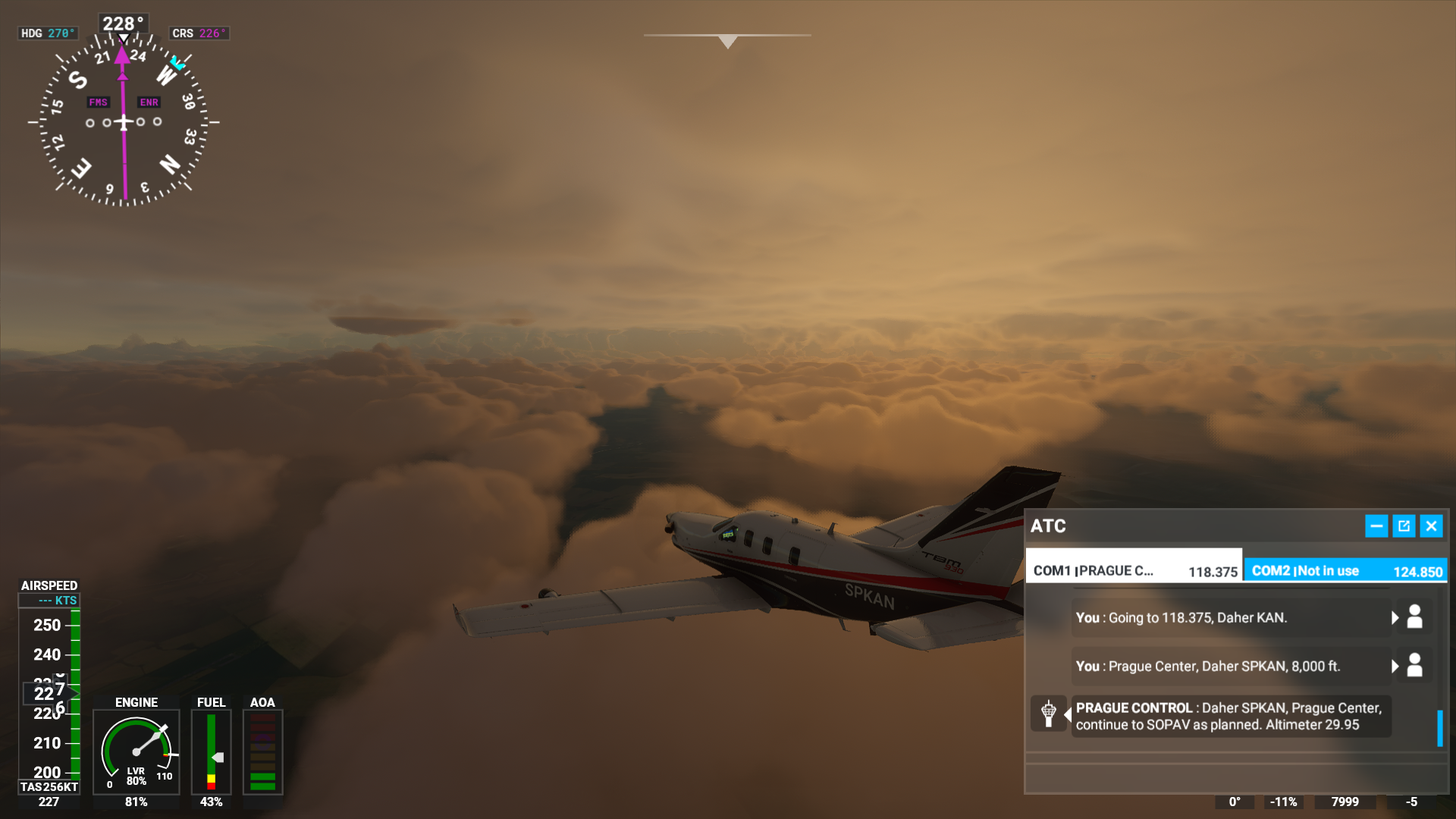Select the "Going to 118.375" message
The height and width of the screenshot is (819, 1456).
(1228, 618)
